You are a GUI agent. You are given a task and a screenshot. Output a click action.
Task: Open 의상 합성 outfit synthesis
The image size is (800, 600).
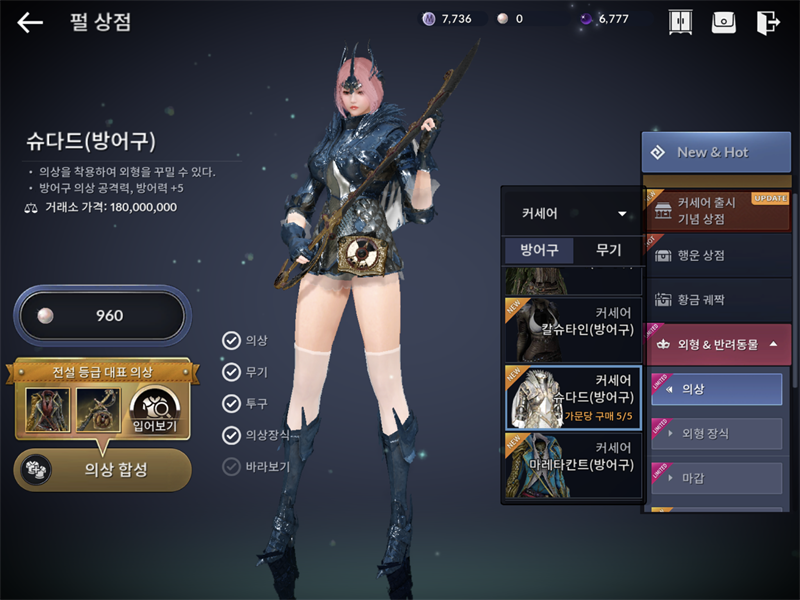point(102,469)
